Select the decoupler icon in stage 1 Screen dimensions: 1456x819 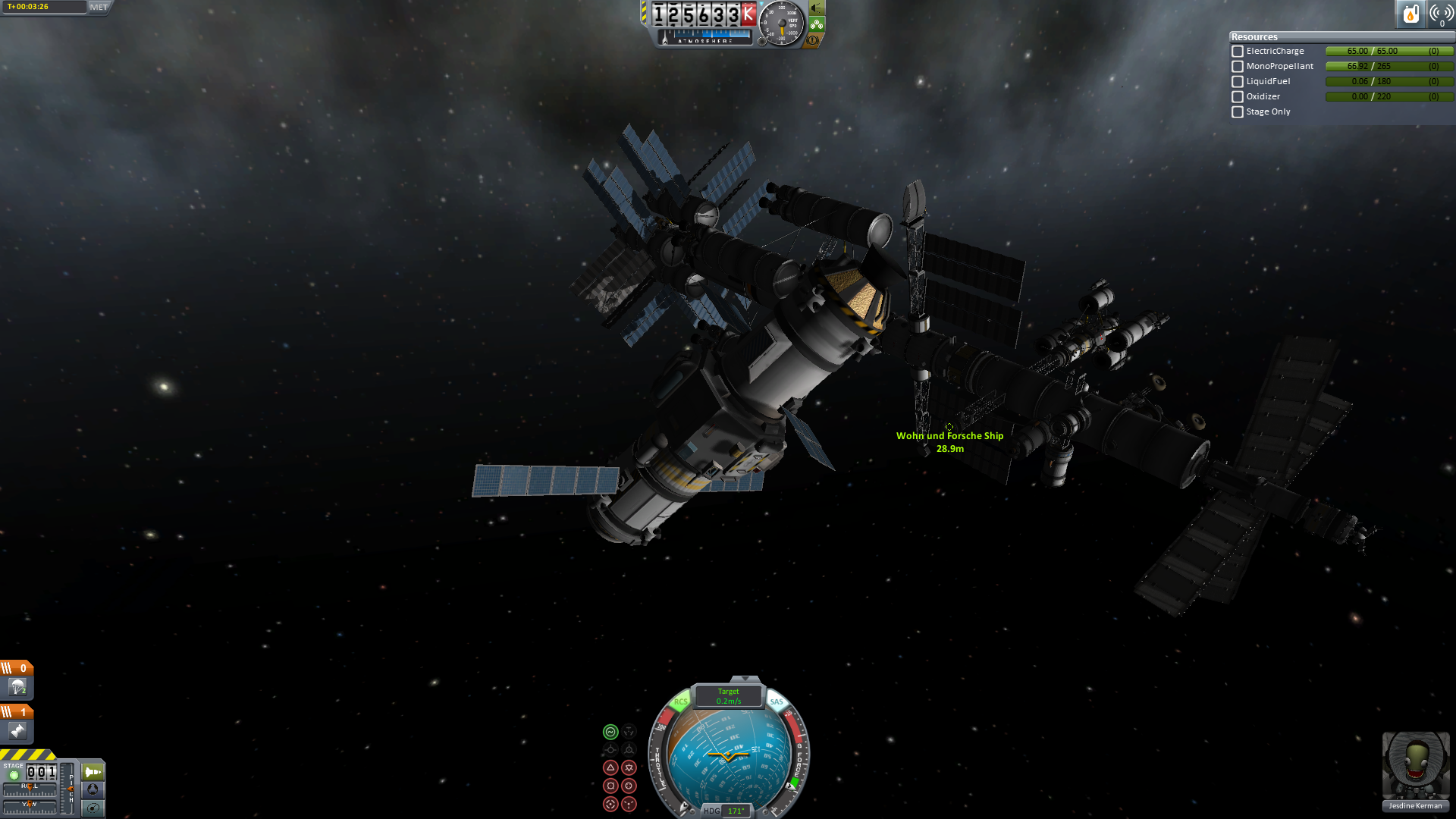(x=17, y=731)
